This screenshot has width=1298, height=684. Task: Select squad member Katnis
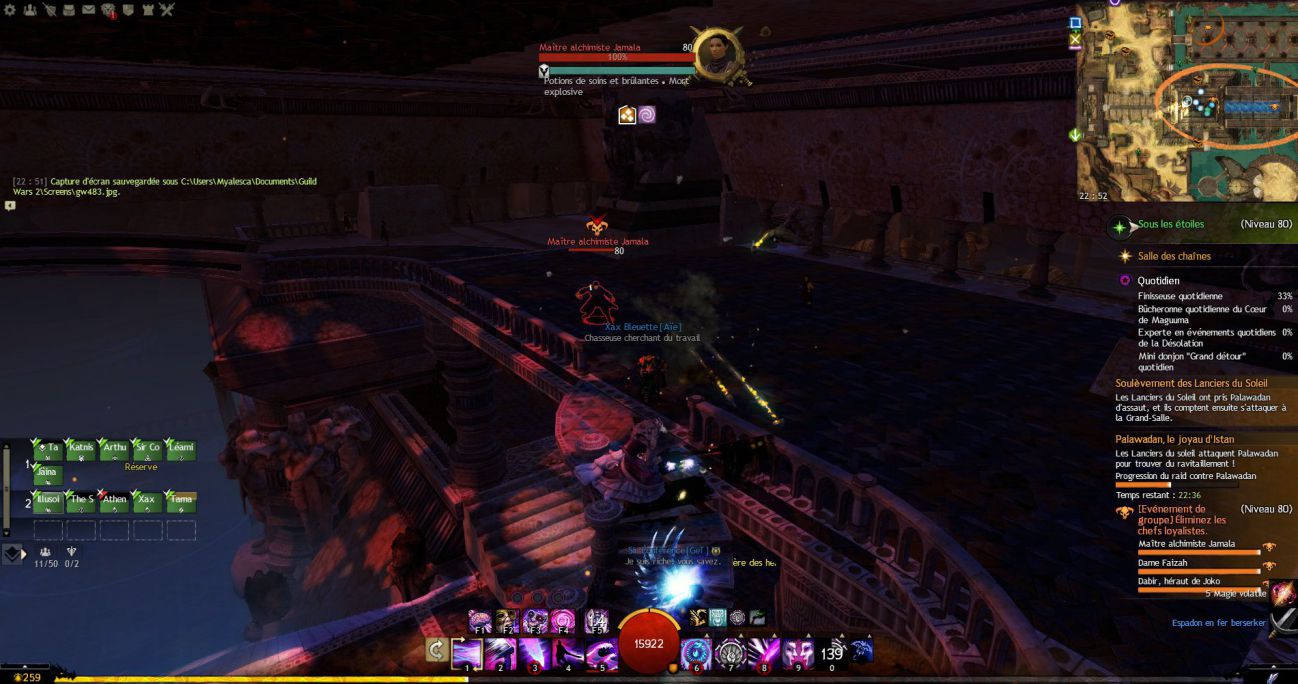pos(82,451)
